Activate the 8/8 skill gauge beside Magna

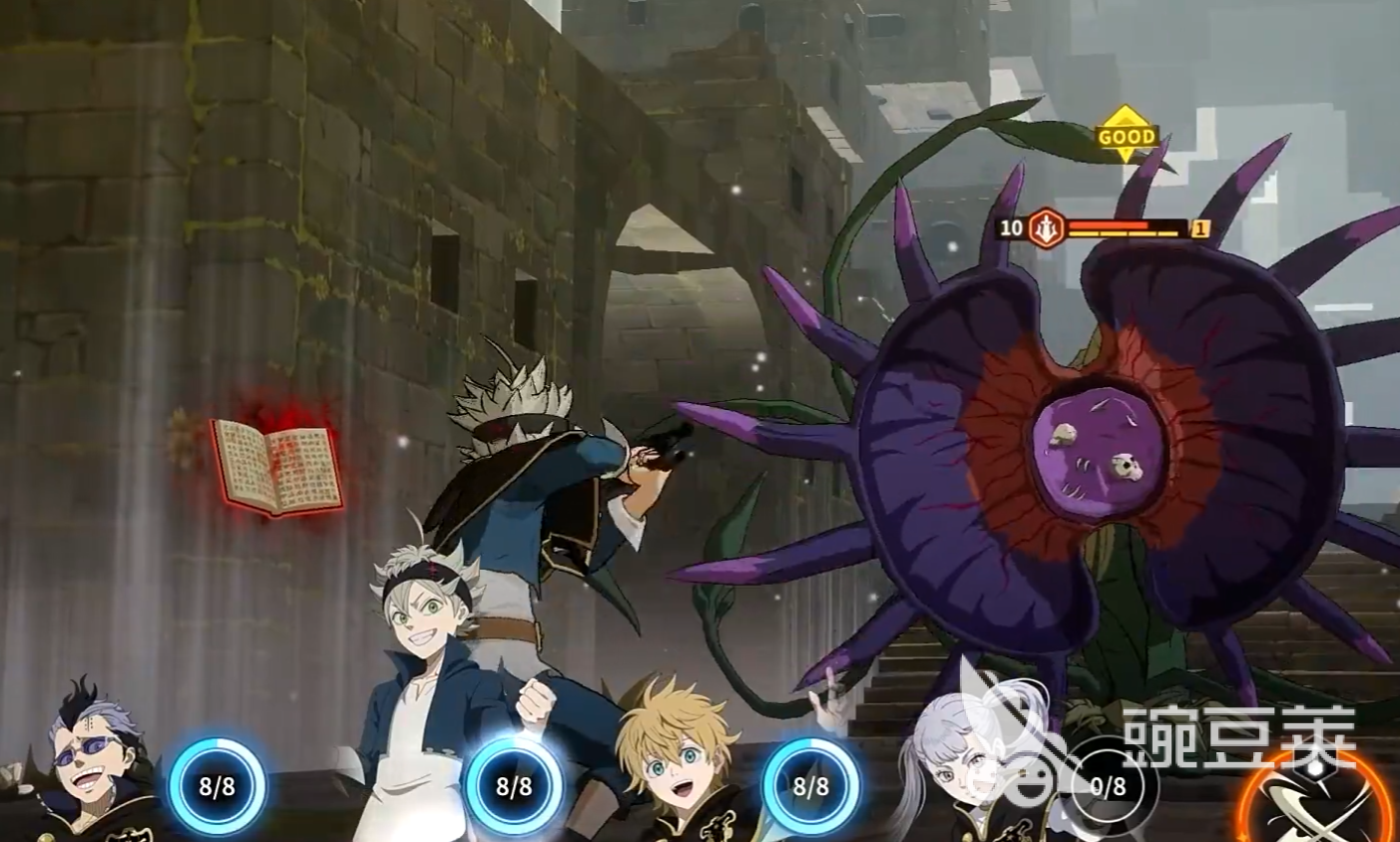(217, 786)
